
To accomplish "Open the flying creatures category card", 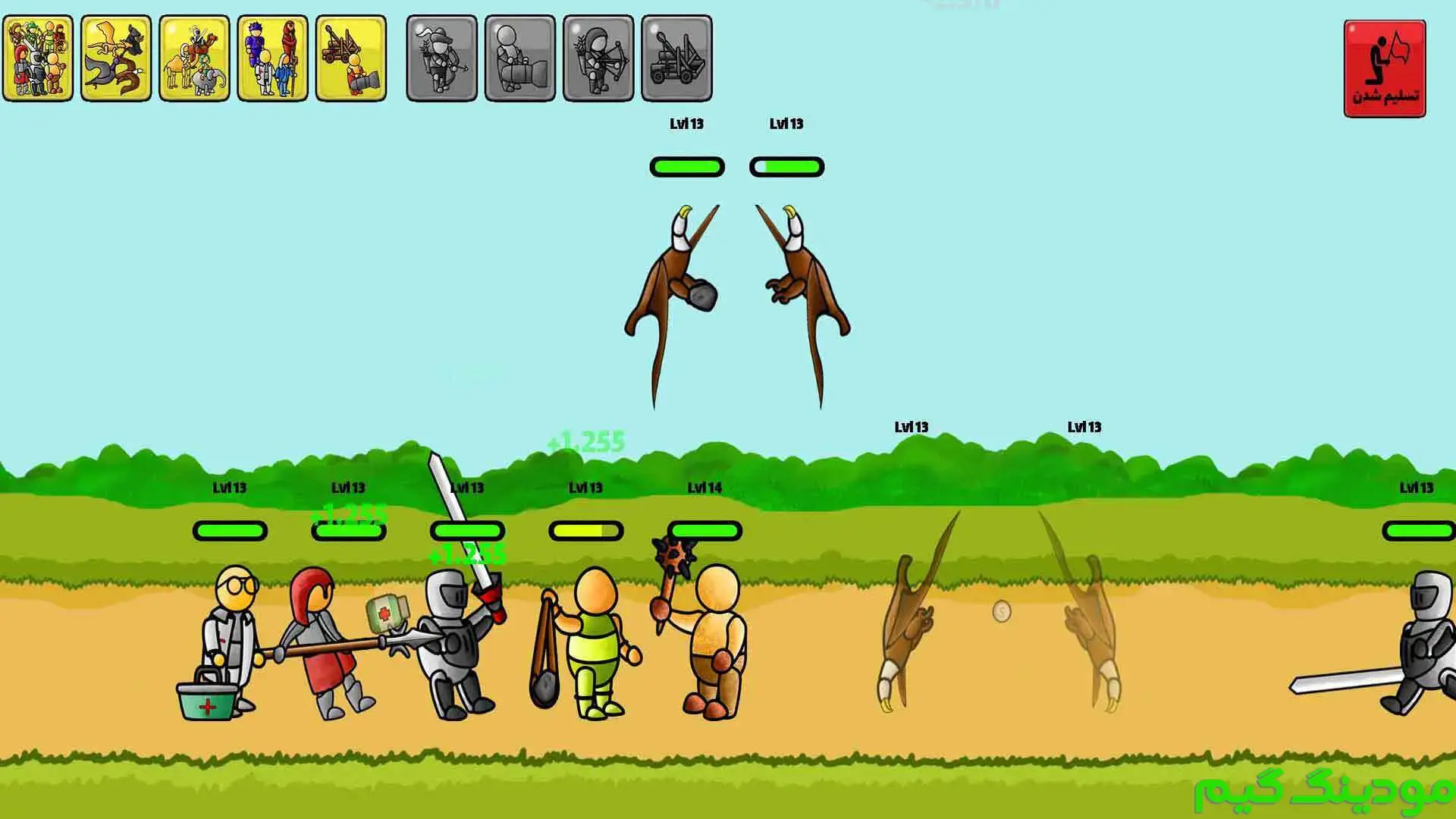I will tap(116, 58).
